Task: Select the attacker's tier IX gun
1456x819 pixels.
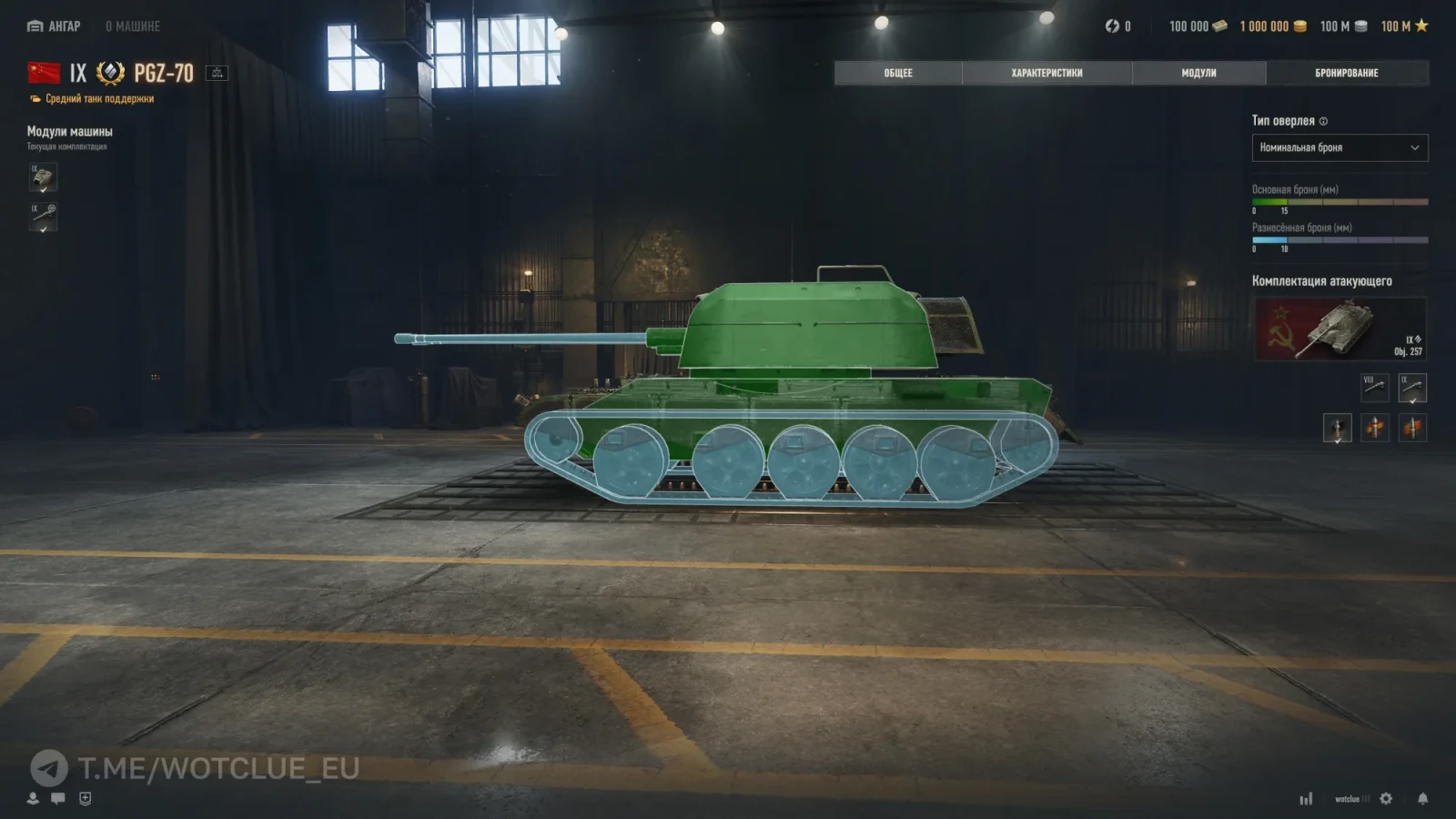Action: point(1412,388)
